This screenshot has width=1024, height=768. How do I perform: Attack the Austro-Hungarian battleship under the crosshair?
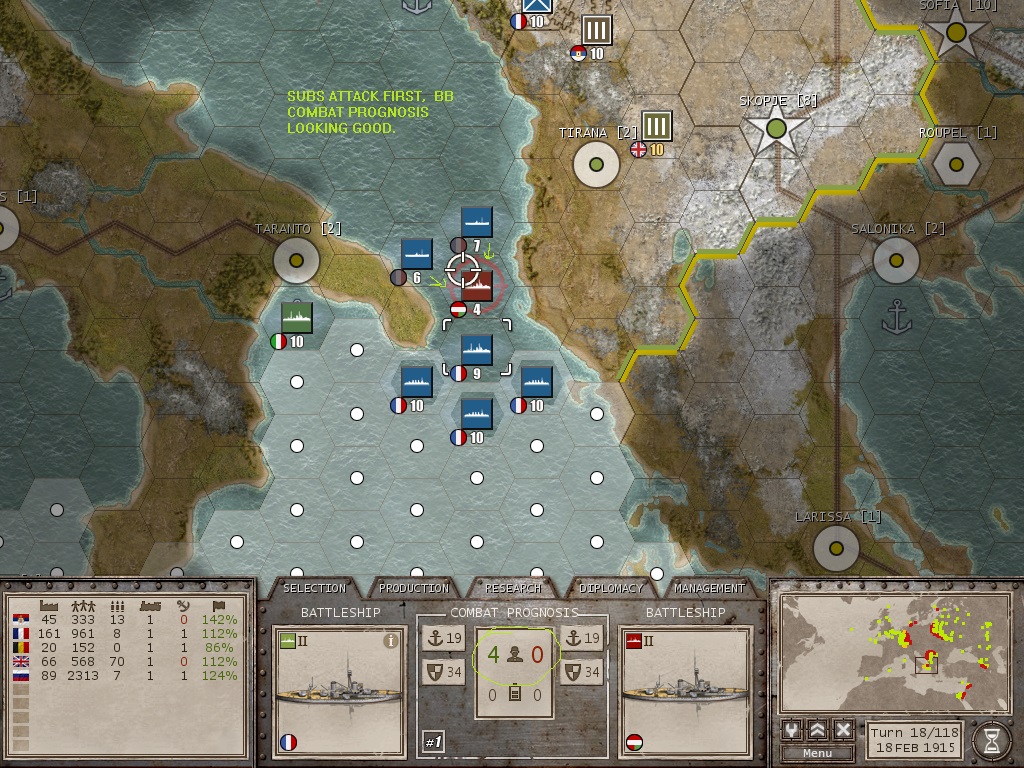tap(477, 285)
